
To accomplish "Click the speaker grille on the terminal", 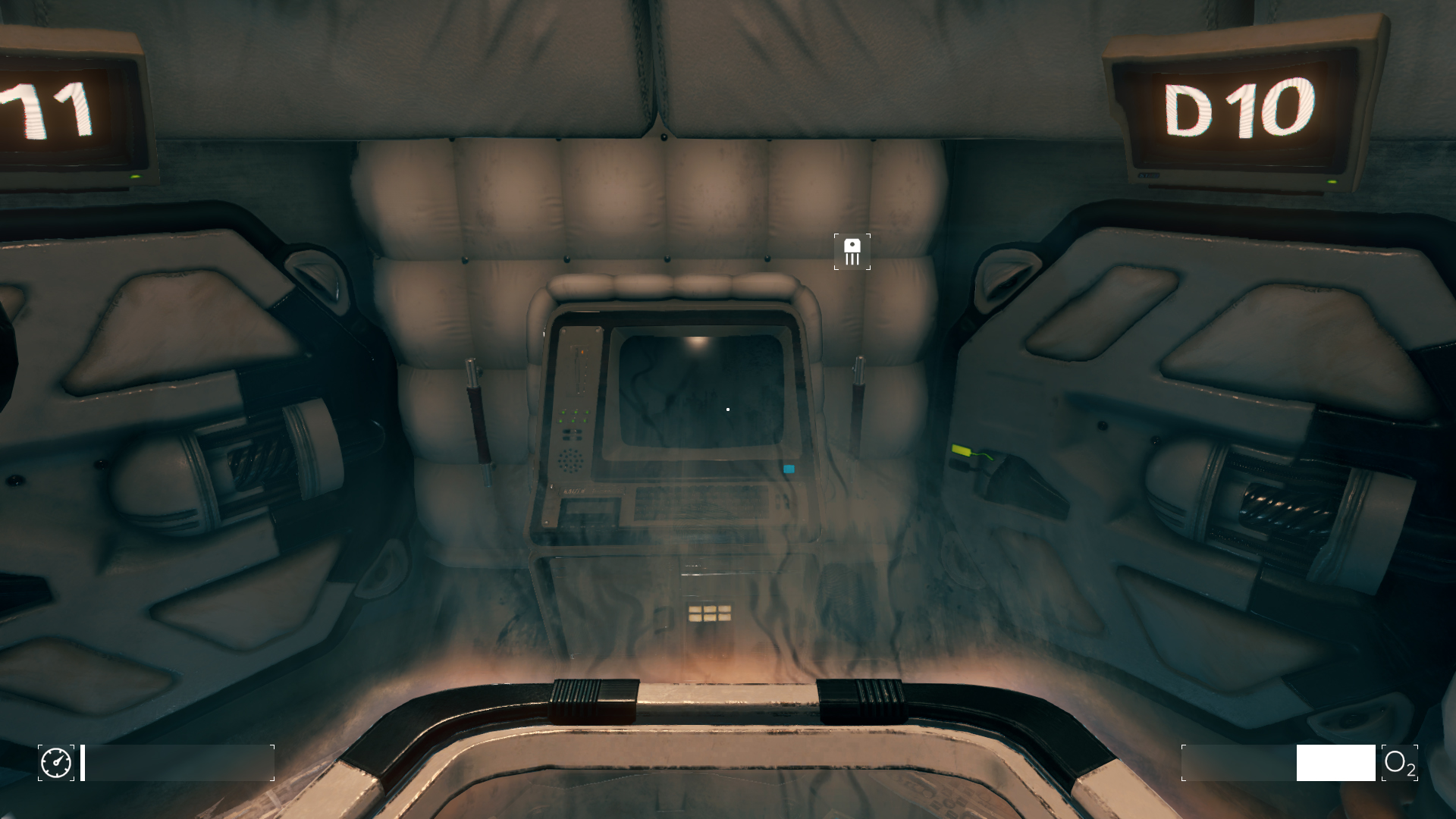I will [x=571, y=460].
